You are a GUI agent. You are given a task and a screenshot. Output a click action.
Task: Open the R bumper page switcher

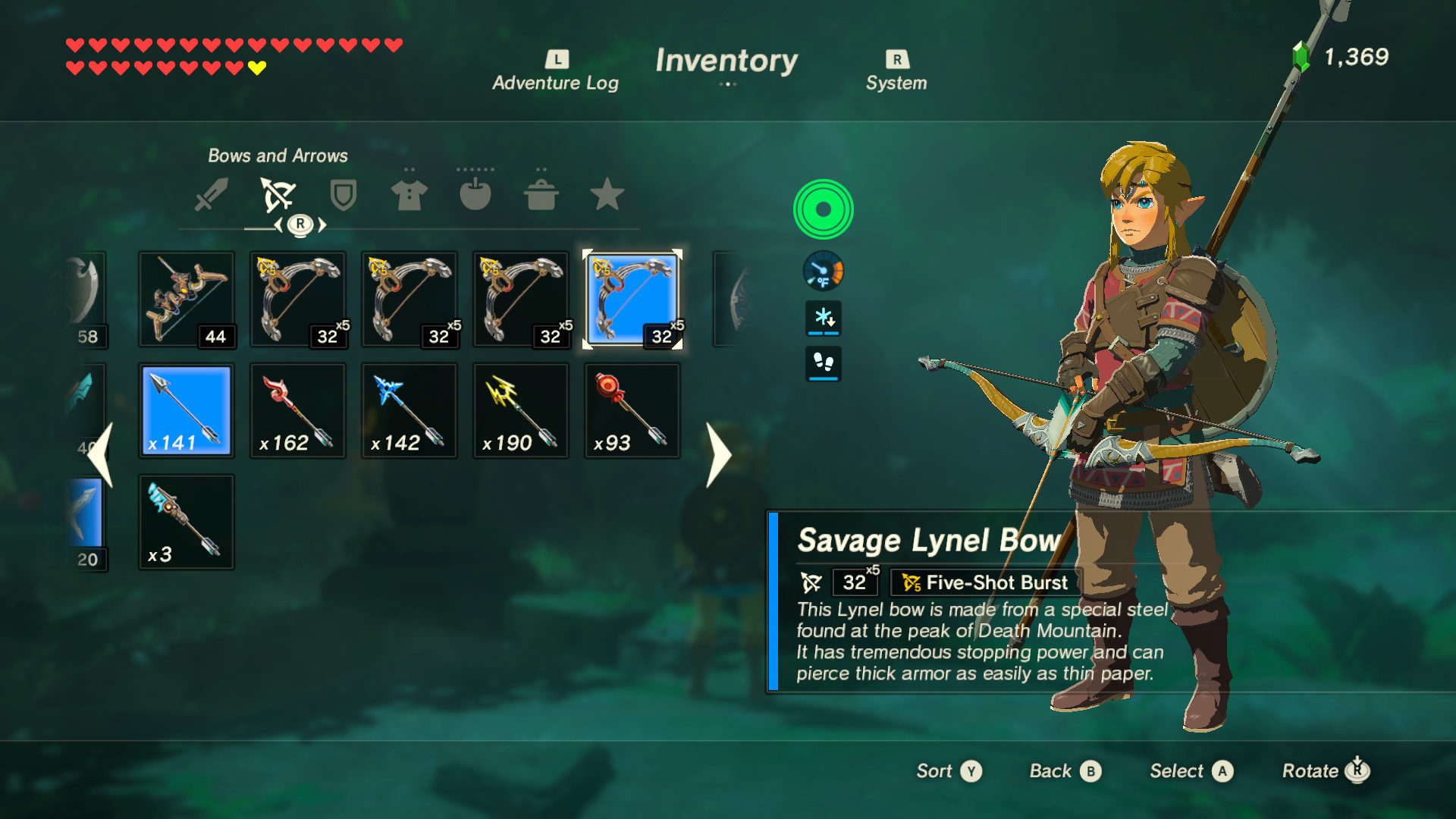301,224
